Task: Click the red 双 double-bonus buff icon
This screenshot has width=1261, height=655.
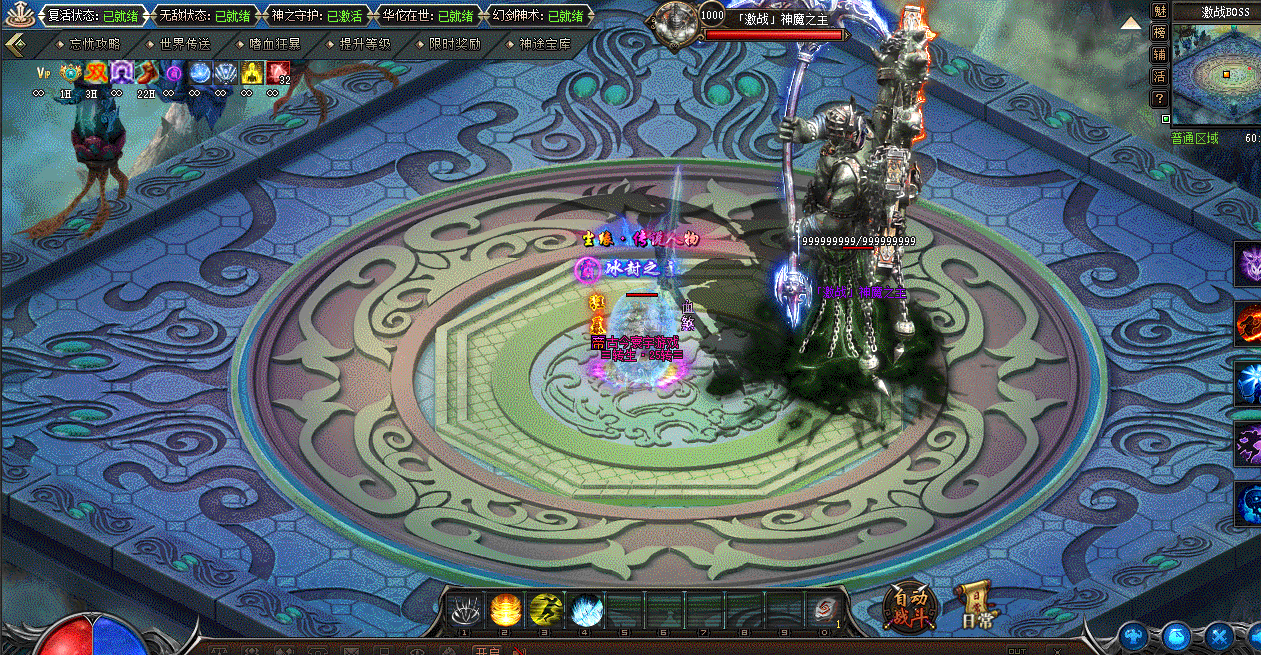Action: click(96, 72)
